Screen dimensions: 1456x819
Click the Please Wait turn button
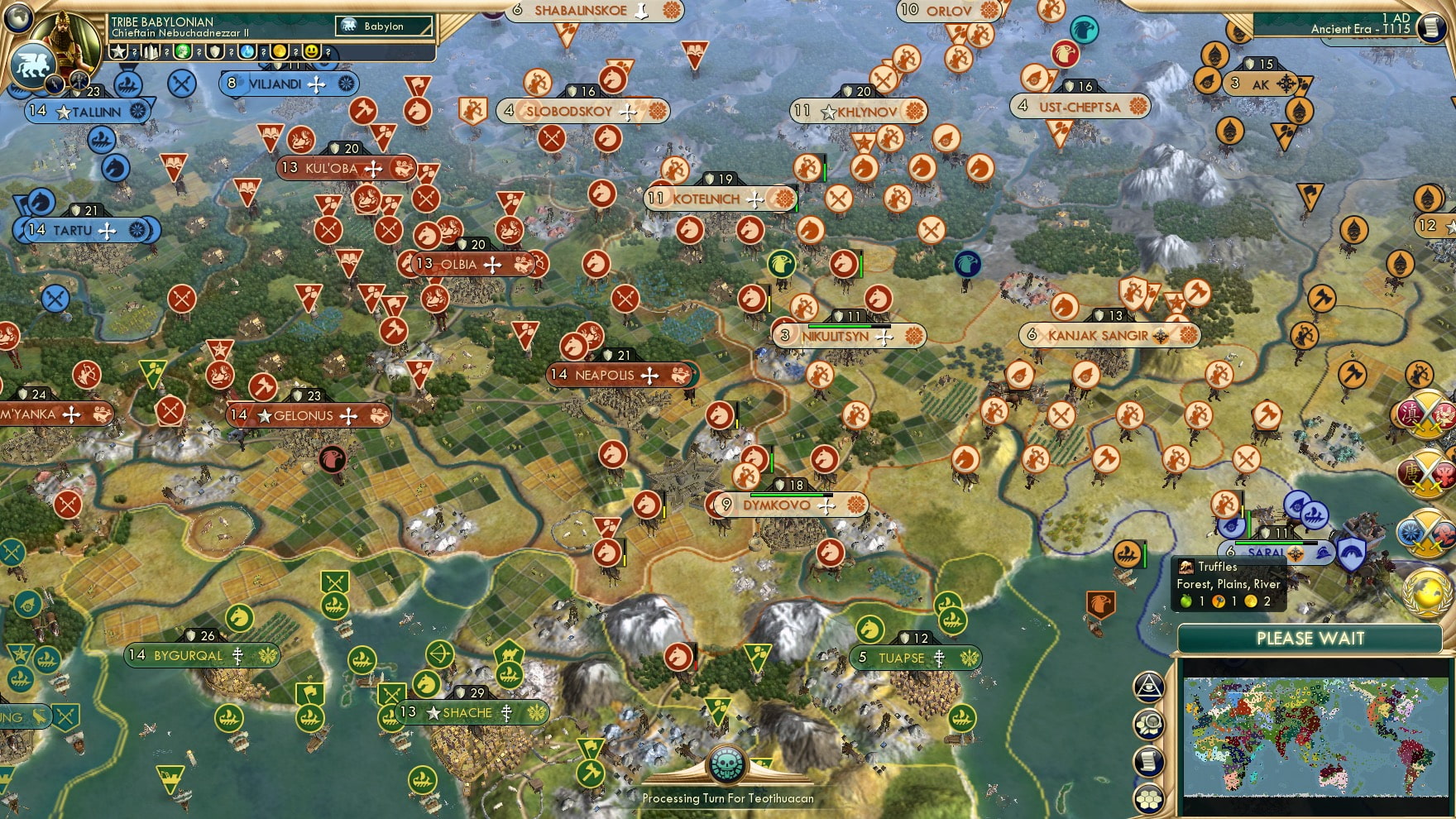[1310, 639]
